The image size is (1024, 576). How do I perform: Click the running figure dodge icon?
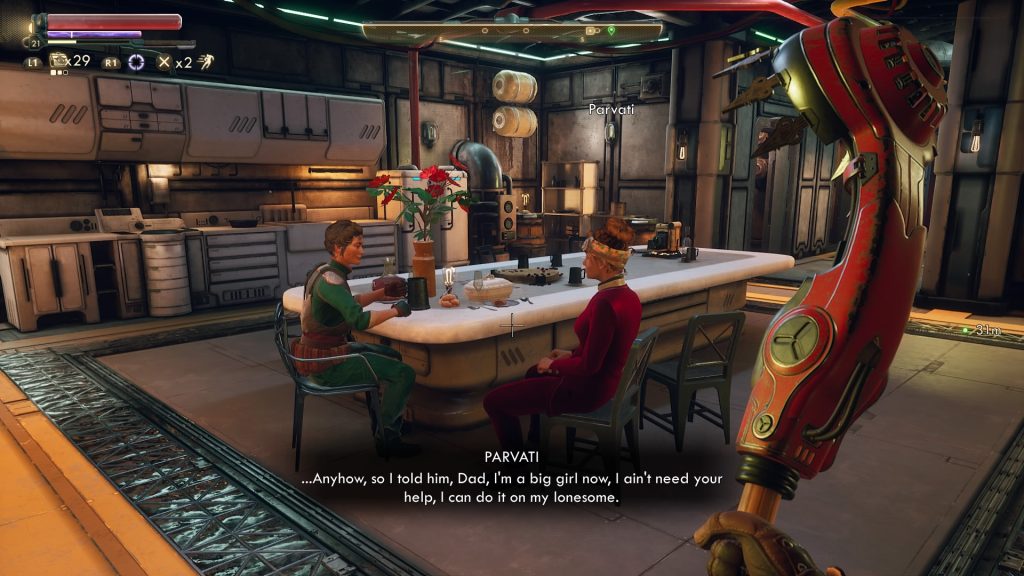pos(206,62)
